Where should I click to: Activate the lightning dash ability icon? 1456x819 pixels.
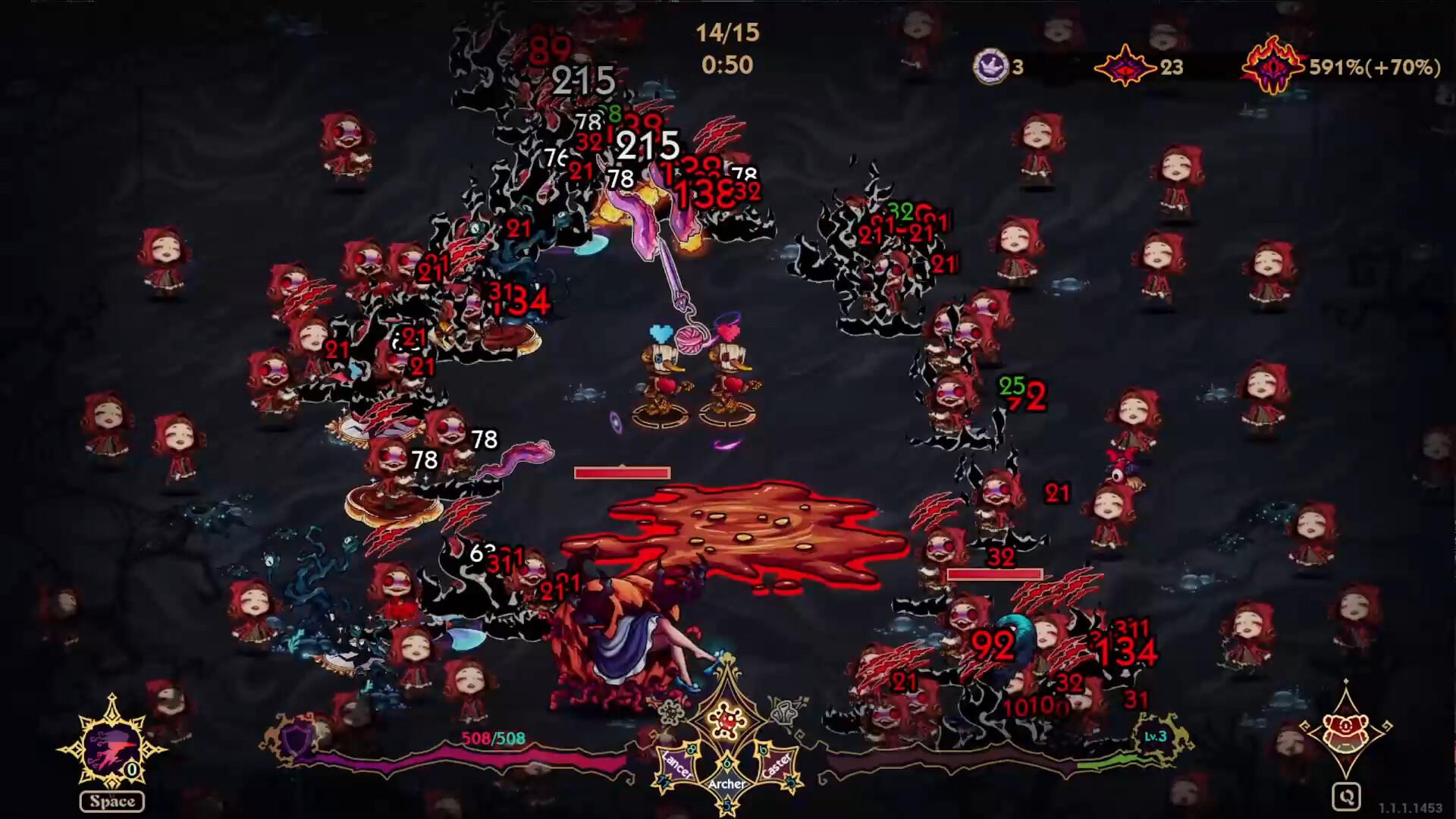click(112, 747)
